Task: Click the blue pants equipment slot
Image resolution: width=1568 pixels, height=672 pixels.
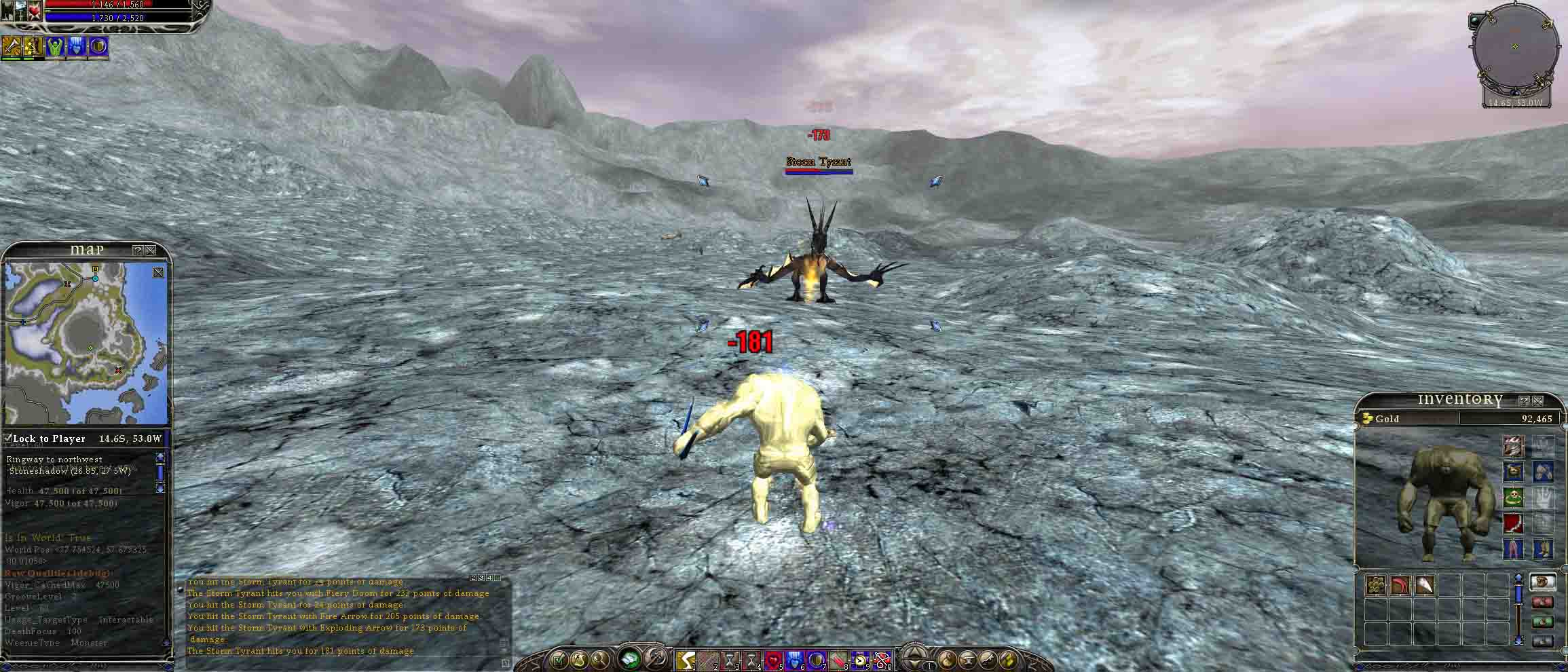Action: (1514, 548)
